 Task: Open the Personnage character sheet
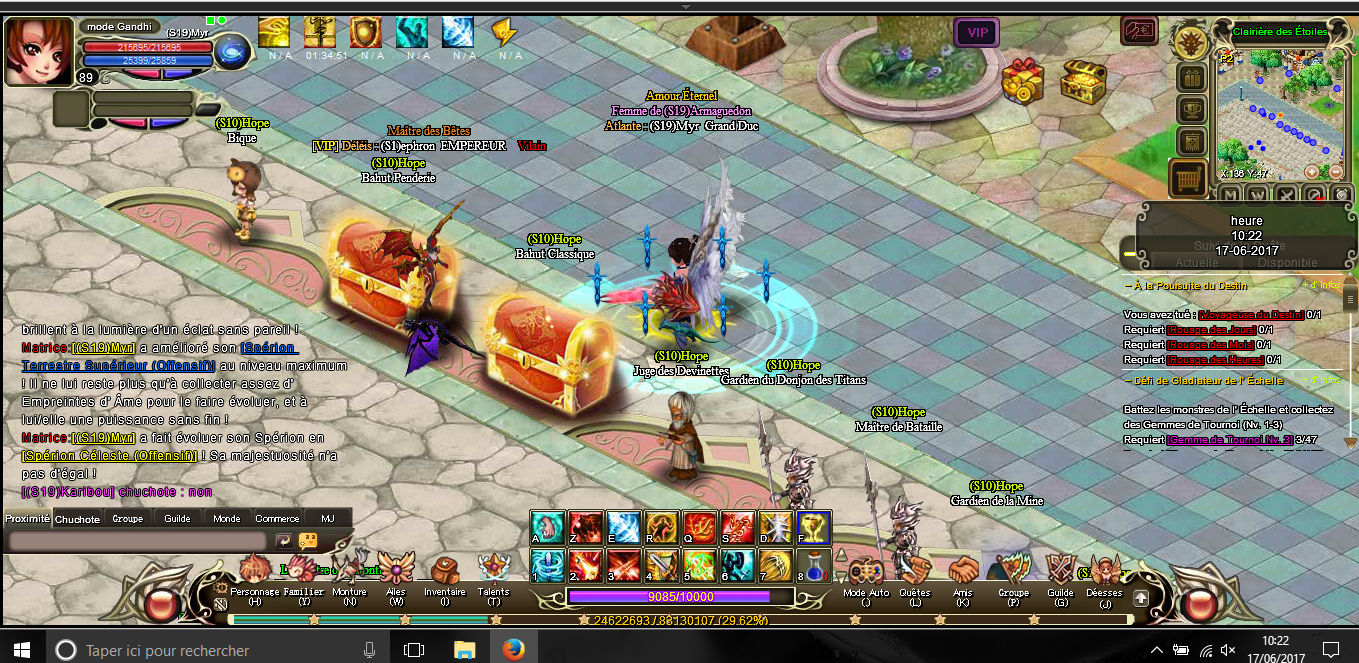pyautogui.click(x=254, y=576)
